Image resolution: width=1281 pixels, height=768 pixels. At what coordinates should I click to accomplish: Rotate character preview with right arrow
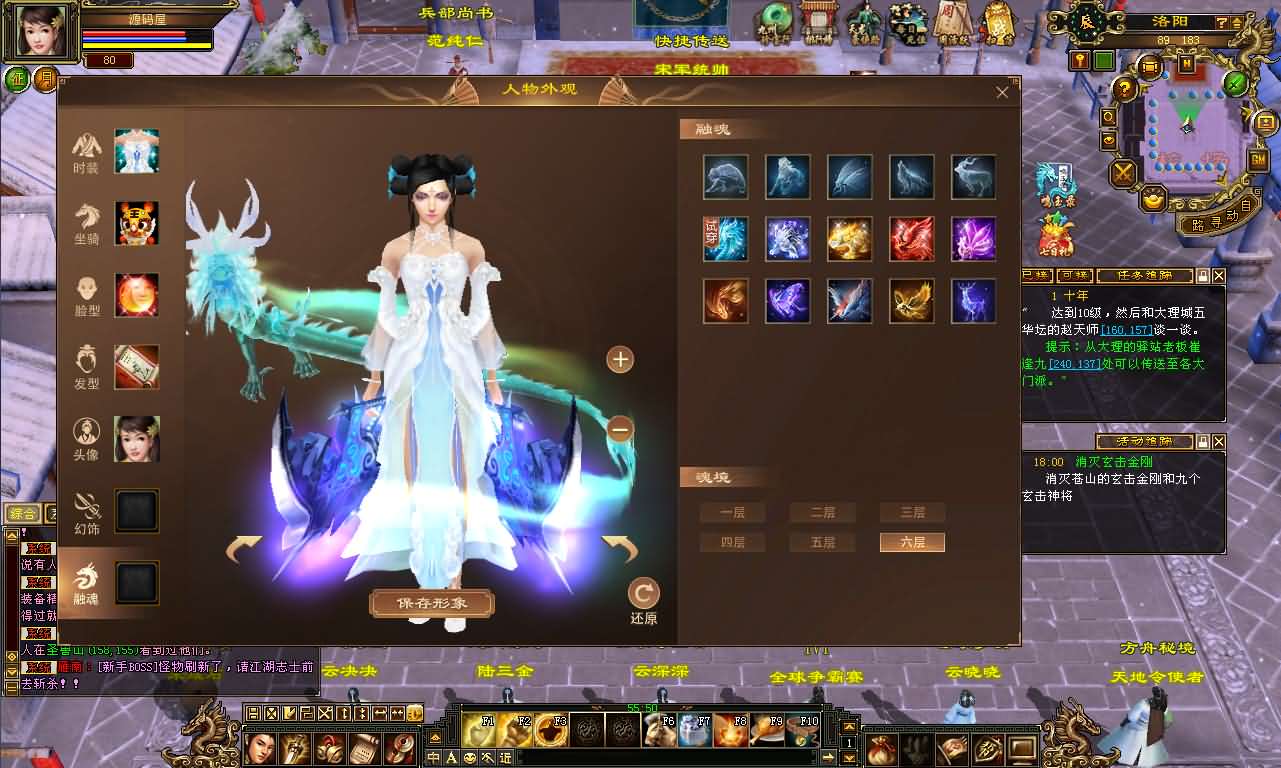coord(620,548)
